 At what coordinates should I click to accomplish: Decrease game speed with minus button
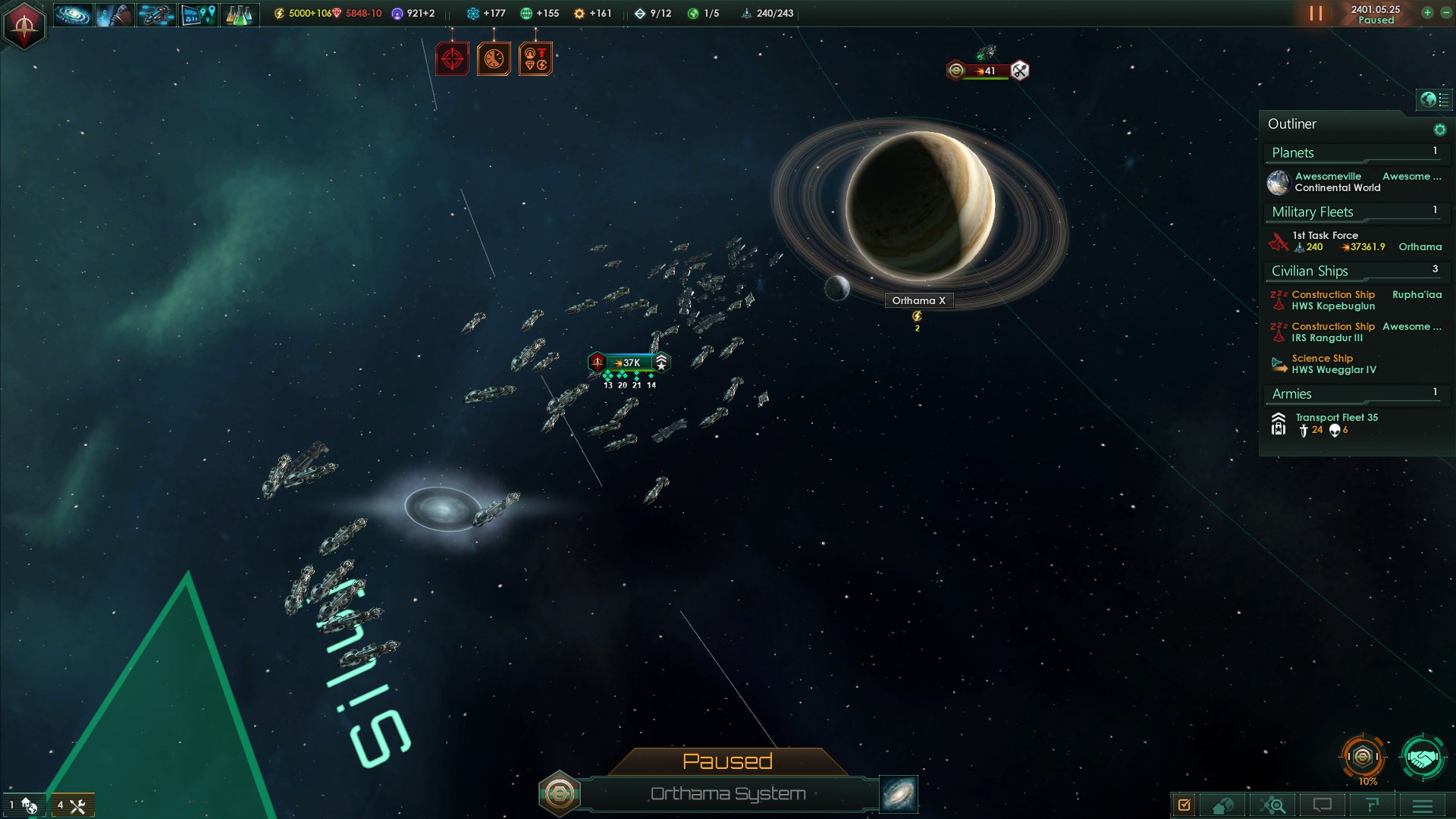1445,12
